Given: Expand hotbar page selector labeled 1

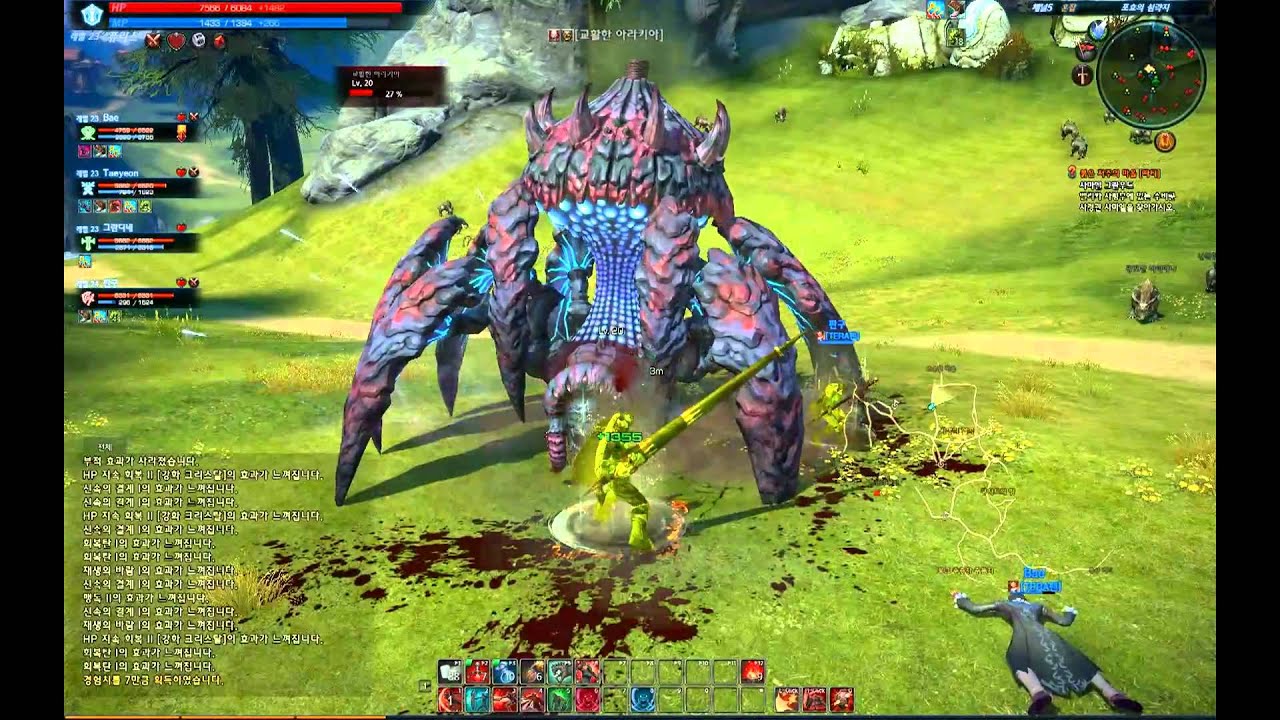Looking at the screenshot, I should [424, 687].
